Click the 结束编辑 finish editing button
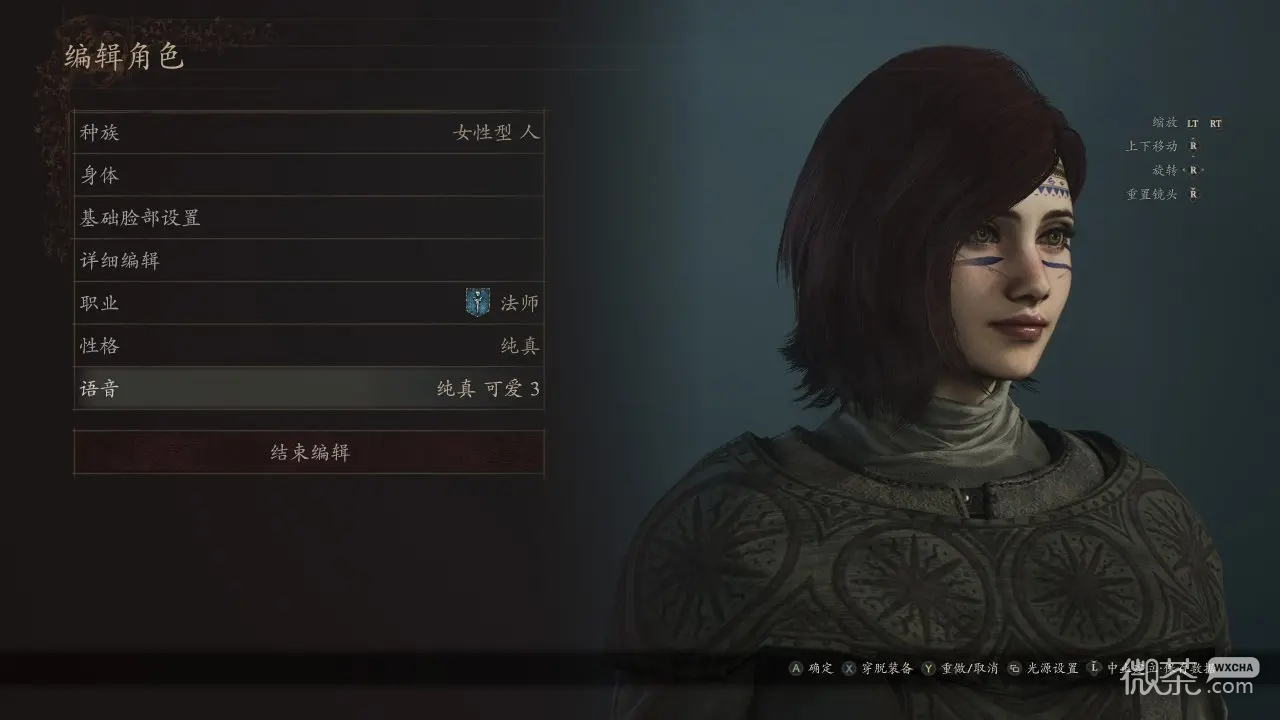1280x720 pixels. coord(309,452)
